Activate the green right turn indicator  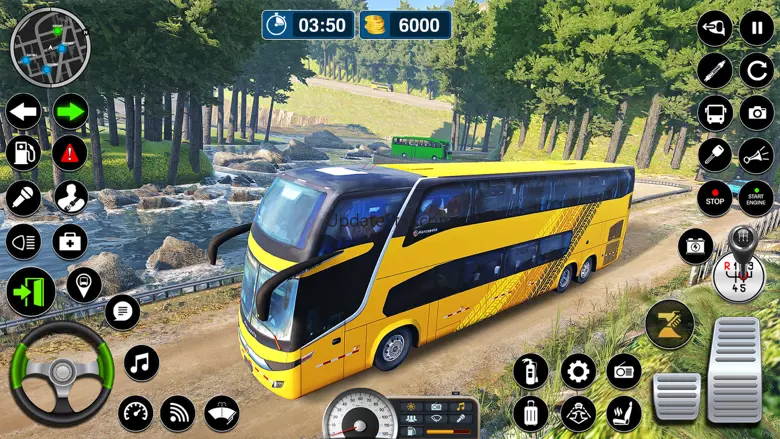tap(70, 111)
